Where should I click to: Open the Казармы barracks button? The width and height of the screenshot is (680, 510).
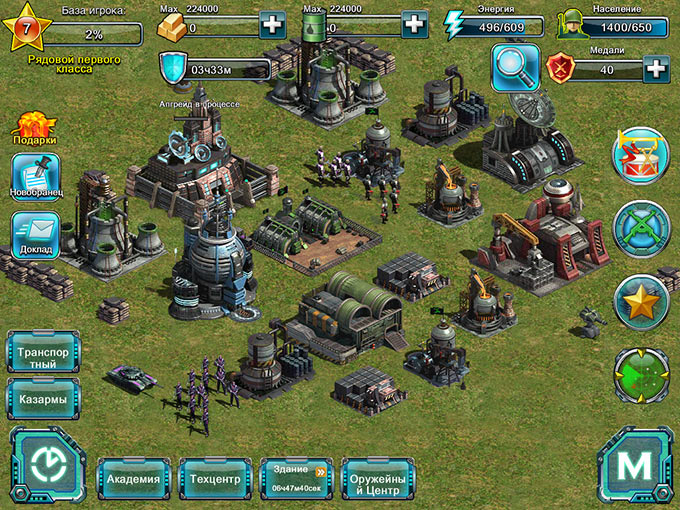pyautogui.click(x=43, y=399)
